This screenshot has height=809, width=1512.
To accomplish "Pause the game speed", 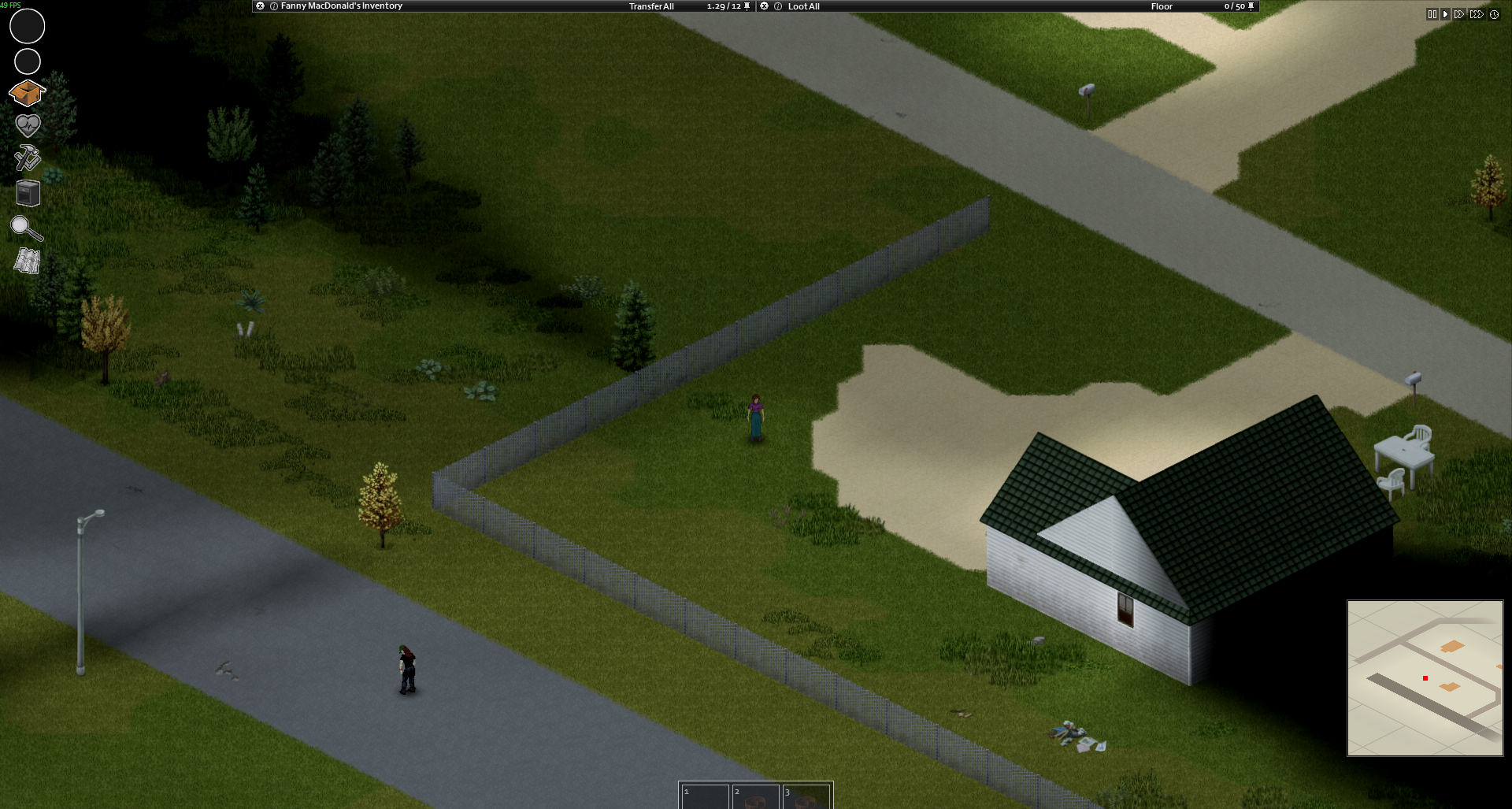I will coord(1432,14).
